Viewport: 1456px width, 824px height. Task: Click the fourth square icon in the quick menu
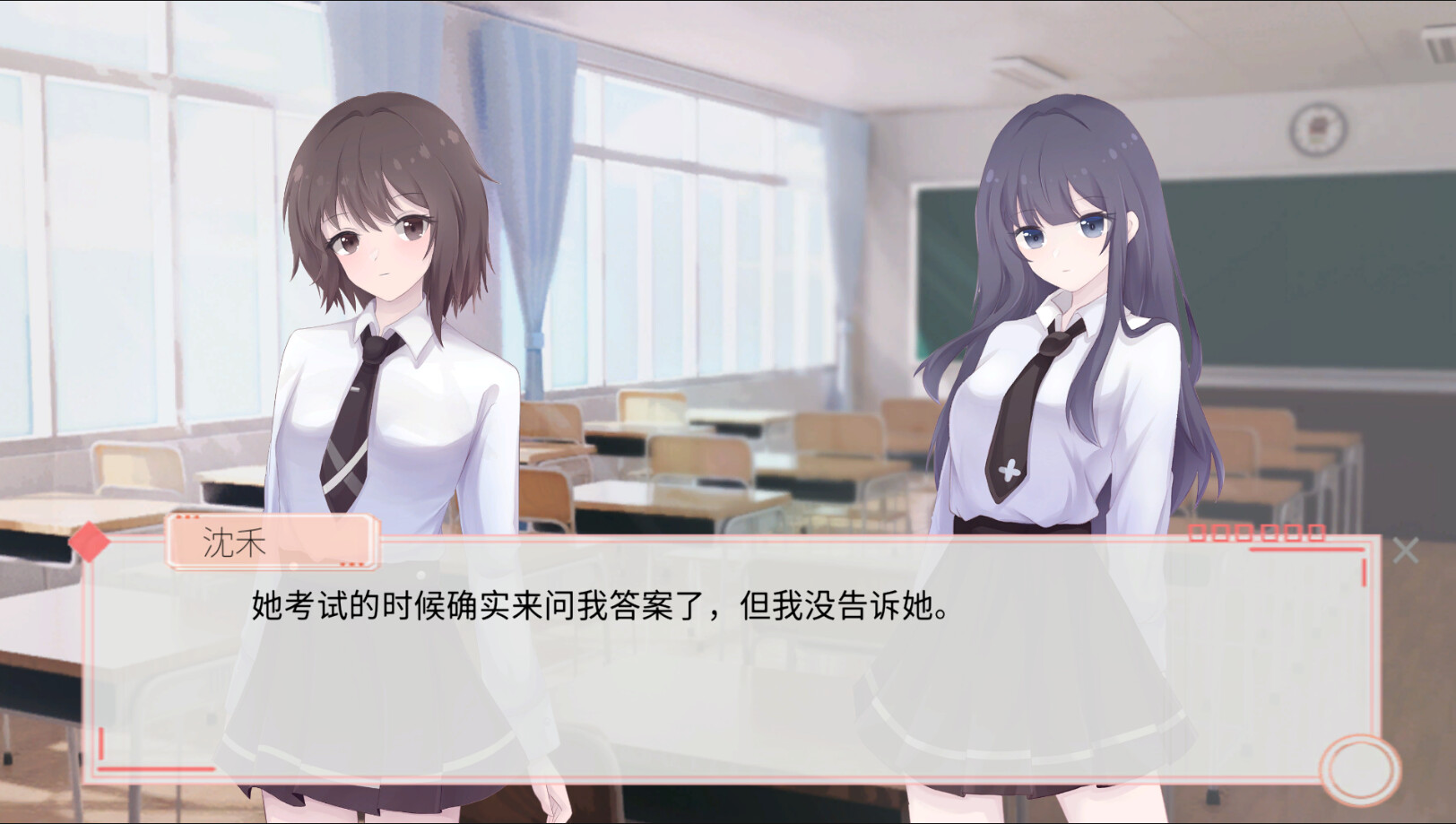point(1271,533)
